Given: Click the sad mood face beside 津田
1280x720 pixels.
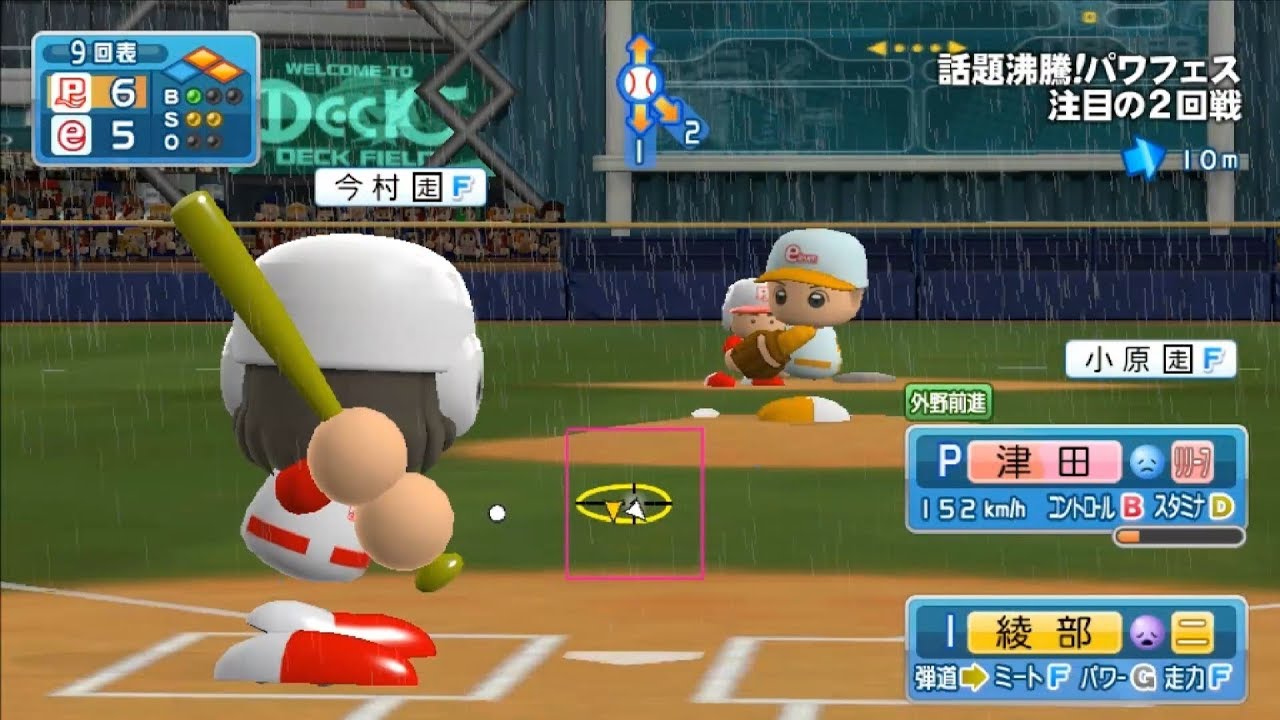Looking at the screenshot, I should coord(1144,461).
